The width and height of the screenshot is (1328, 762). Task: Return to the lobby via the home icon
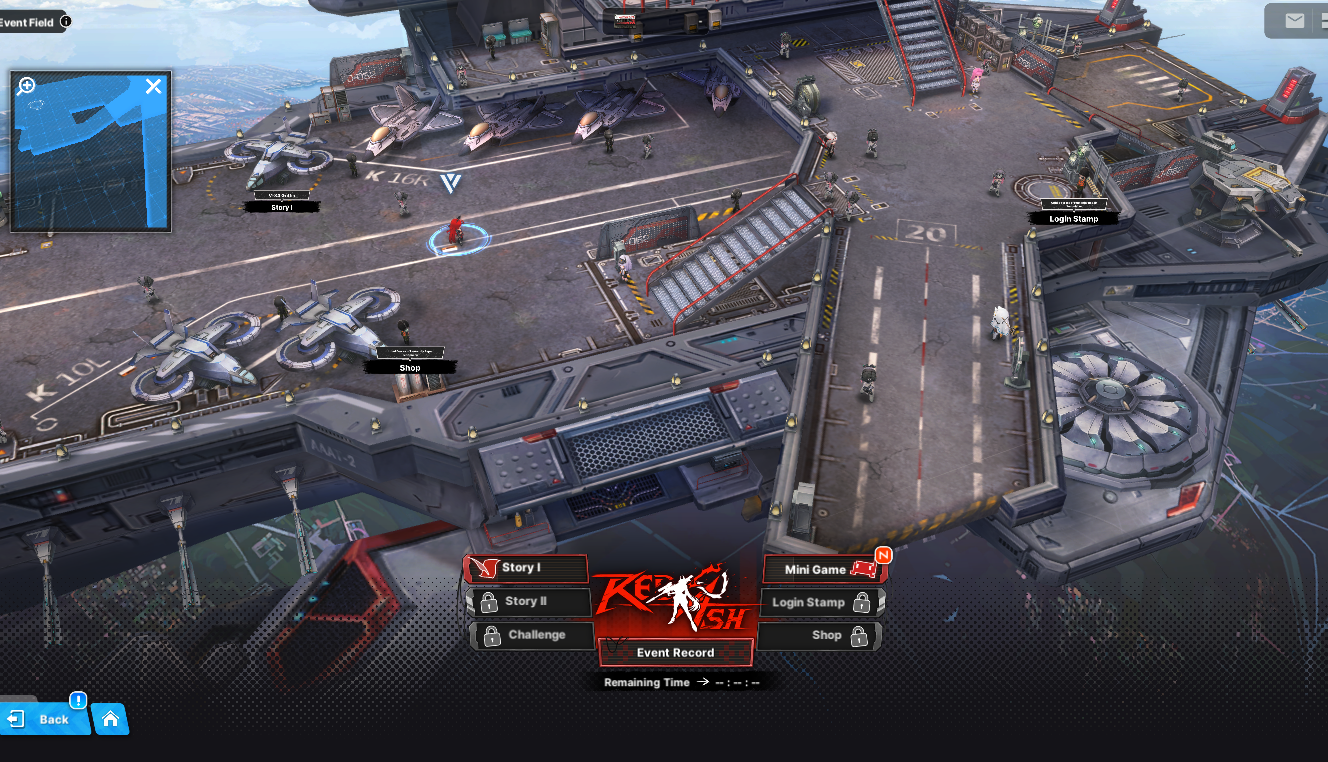[110, 719]
